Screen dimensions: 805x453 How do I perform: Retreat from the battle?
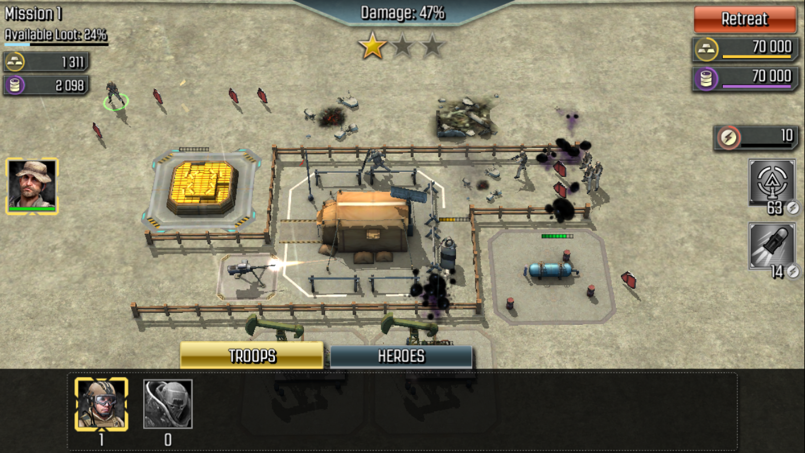point(744,19)
